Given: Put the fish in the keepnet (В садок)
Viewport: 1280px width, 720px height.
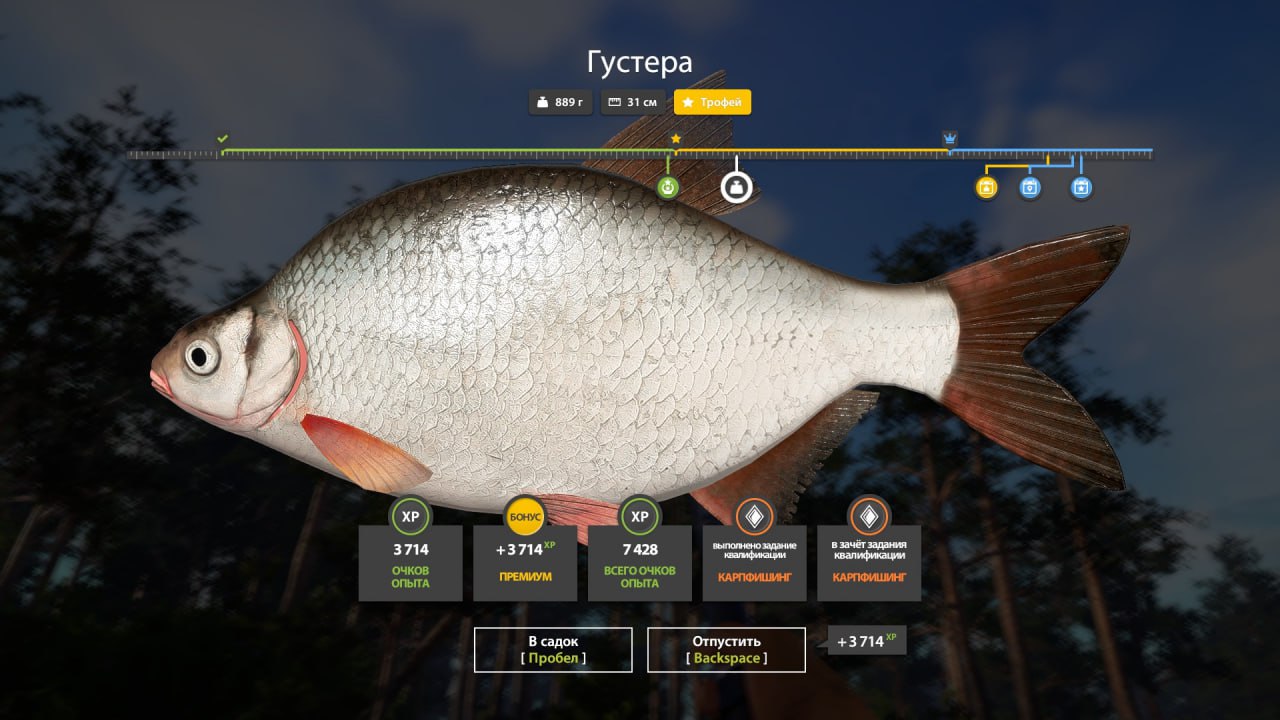Looking at the screenshot, I should (553, 649).
